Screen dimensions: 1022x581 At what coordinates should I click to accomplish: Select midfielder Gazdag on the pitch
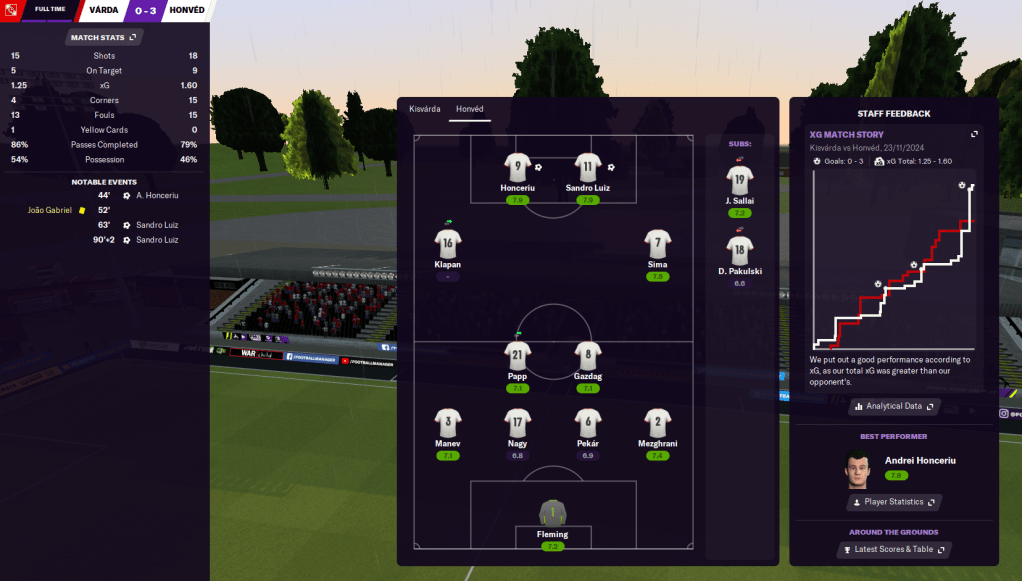coord(587,355)
